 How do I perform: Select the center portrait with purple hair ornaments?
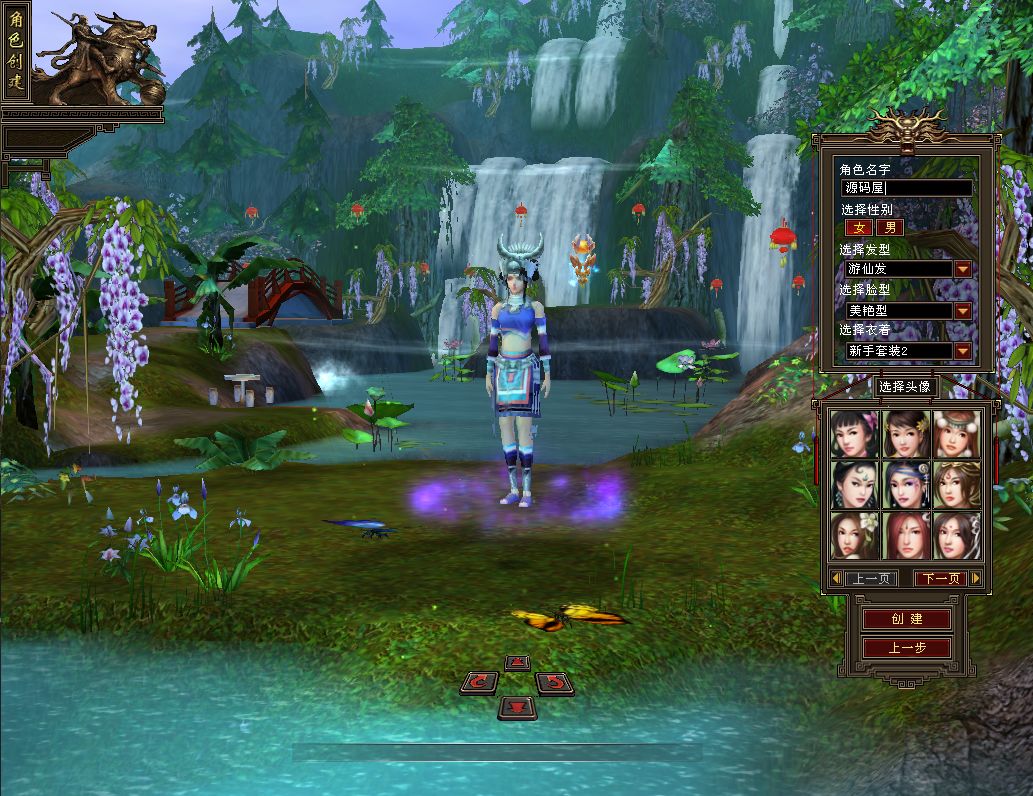click(906, 485)
